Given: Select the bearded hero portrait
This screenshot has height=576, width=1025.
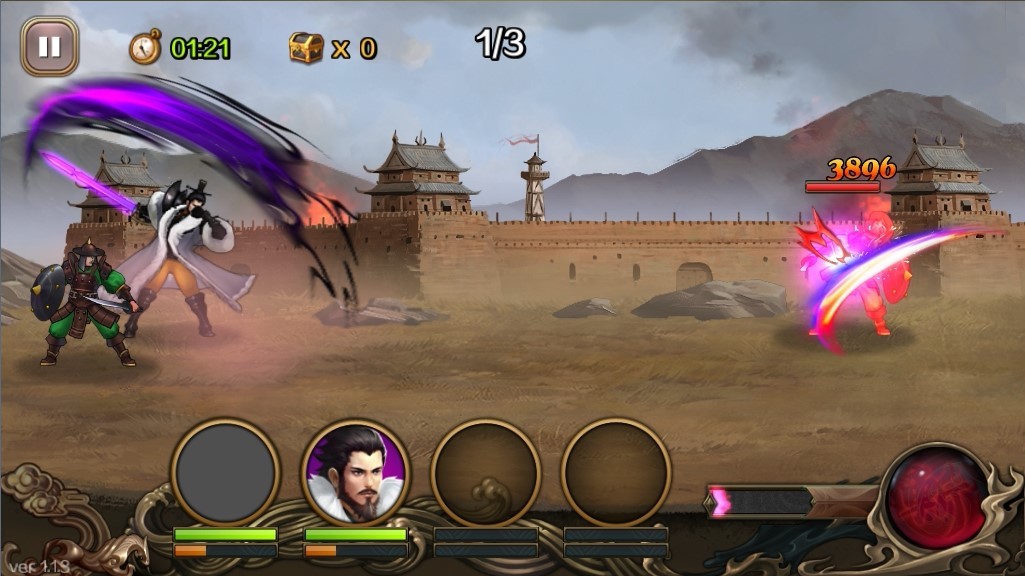Looking at the screenshot, I should pyautogui.click(x=355, y=471).
